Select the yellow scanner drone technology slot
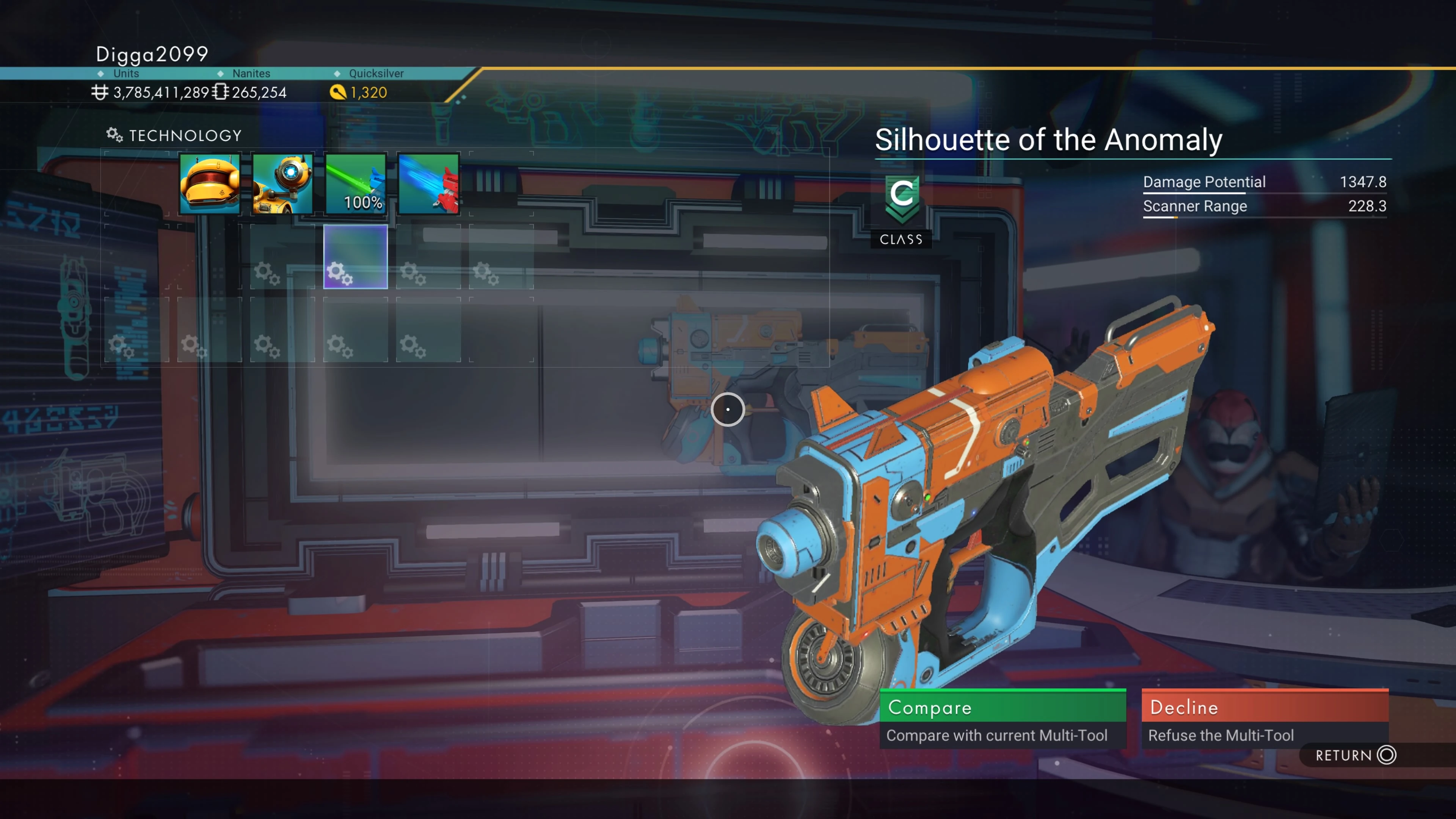1456x819 pixels. [282, 184]
